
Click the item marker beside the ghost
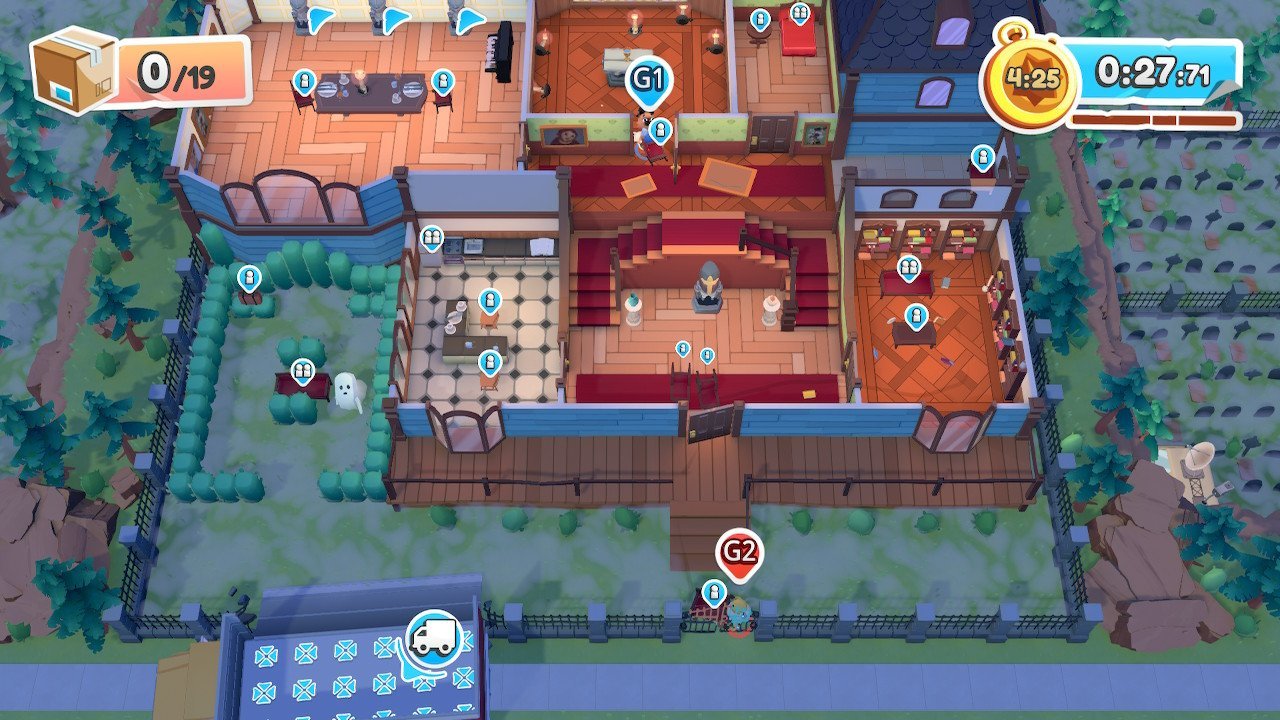point(302,373)
